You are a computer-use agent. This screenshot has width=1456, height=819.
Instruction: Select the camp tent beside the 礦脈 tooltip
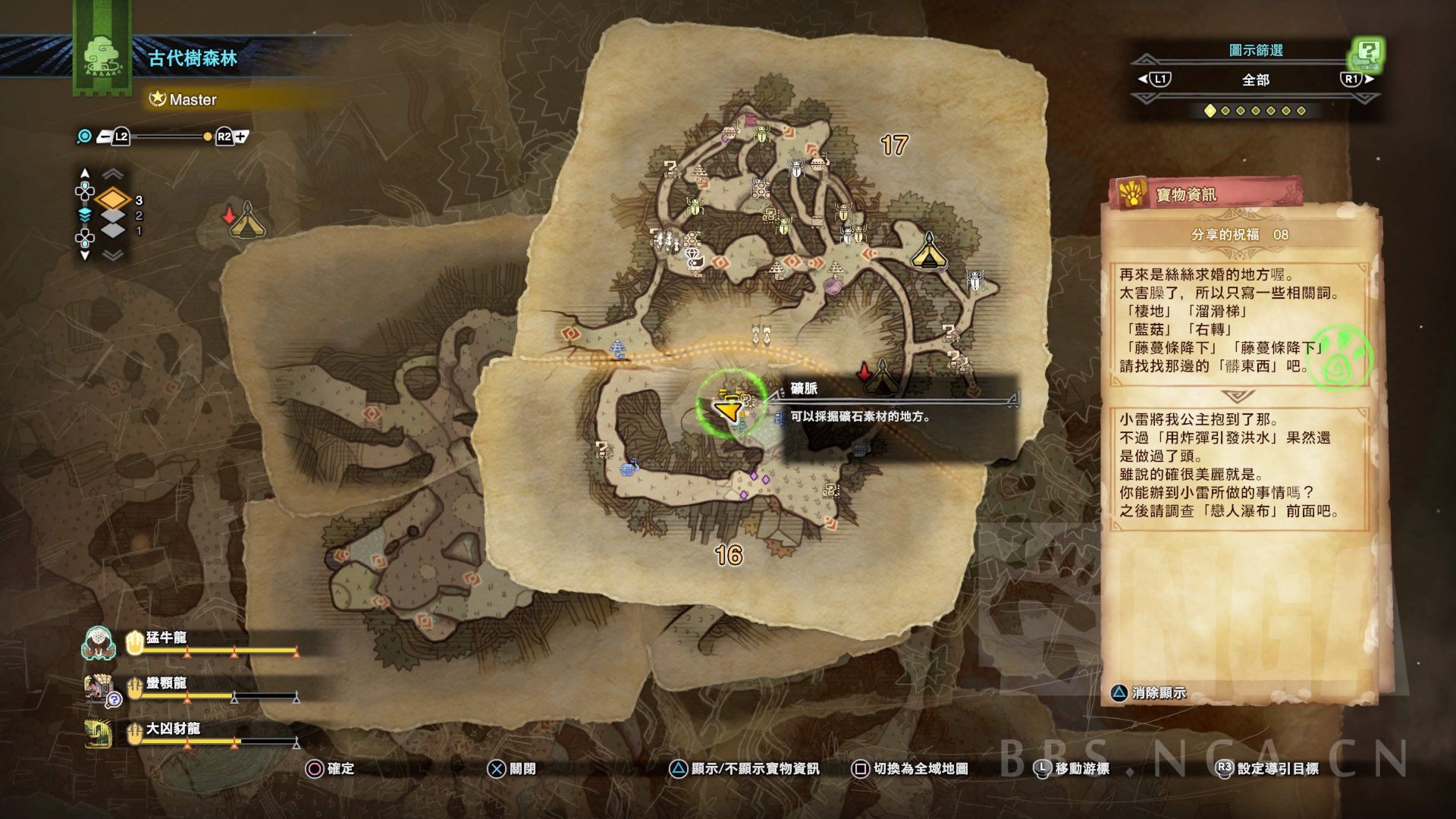pyautogui.click(x=881, y=376)
